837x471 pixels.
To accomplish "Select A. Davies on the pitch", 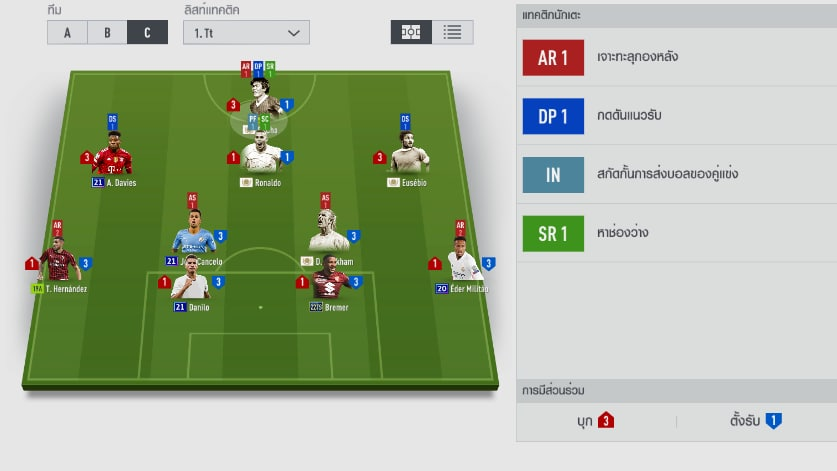I will tap(113, 158).
